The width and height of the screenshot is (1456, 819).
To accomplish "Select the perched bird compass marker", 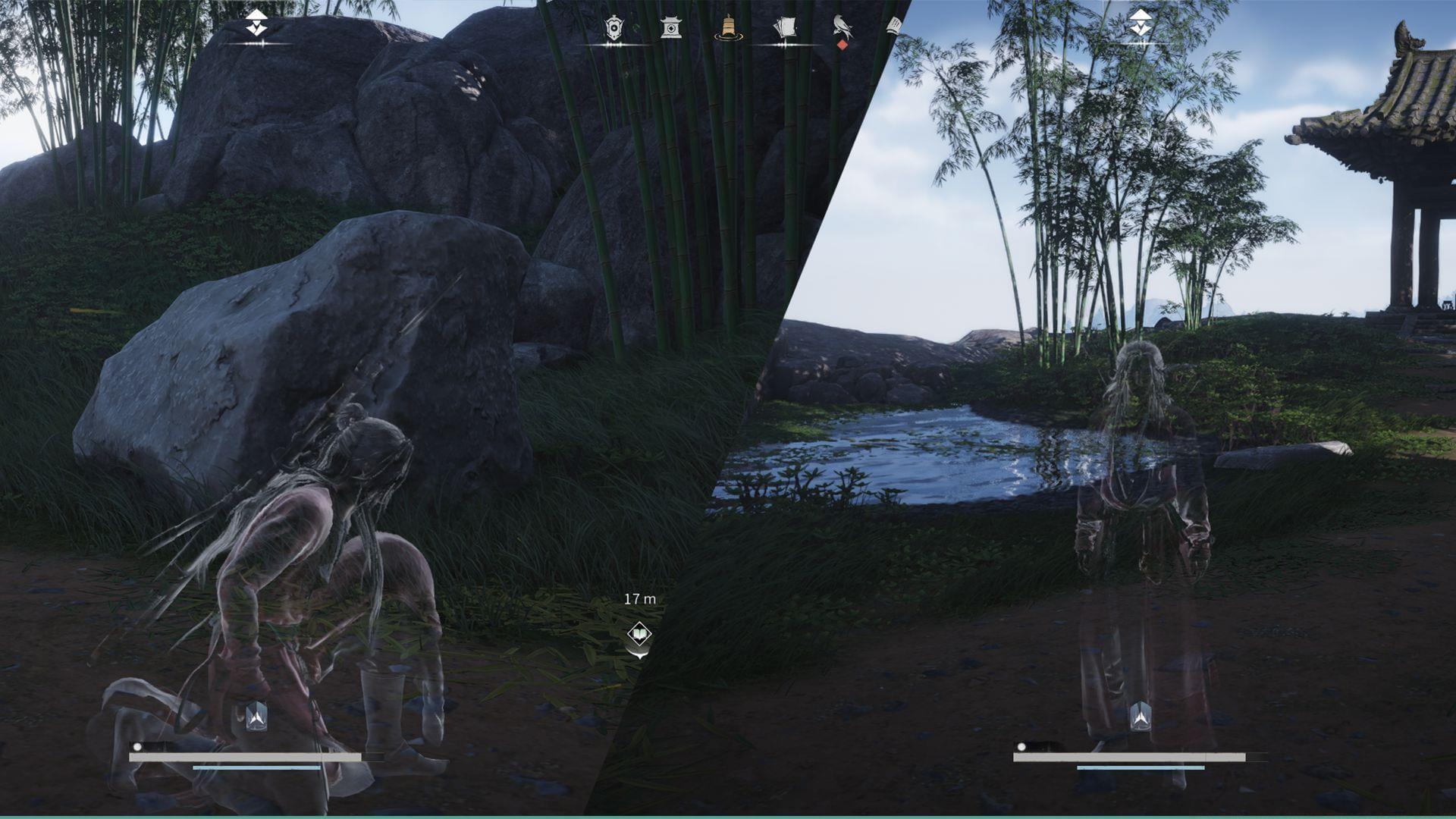I will coord(841,27).
